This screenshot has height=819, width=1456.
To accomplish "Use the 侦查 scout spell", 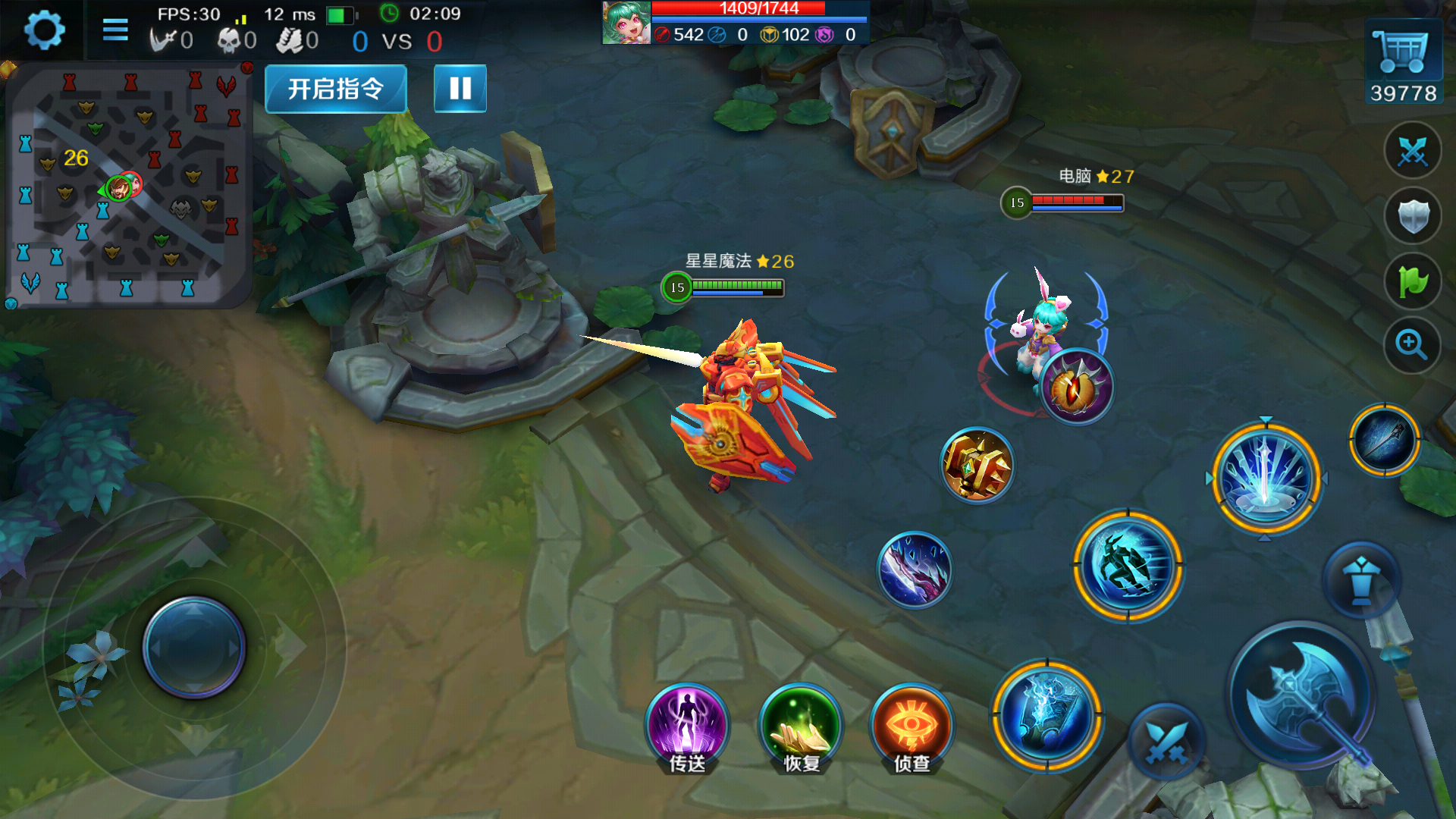I will 912,726.
